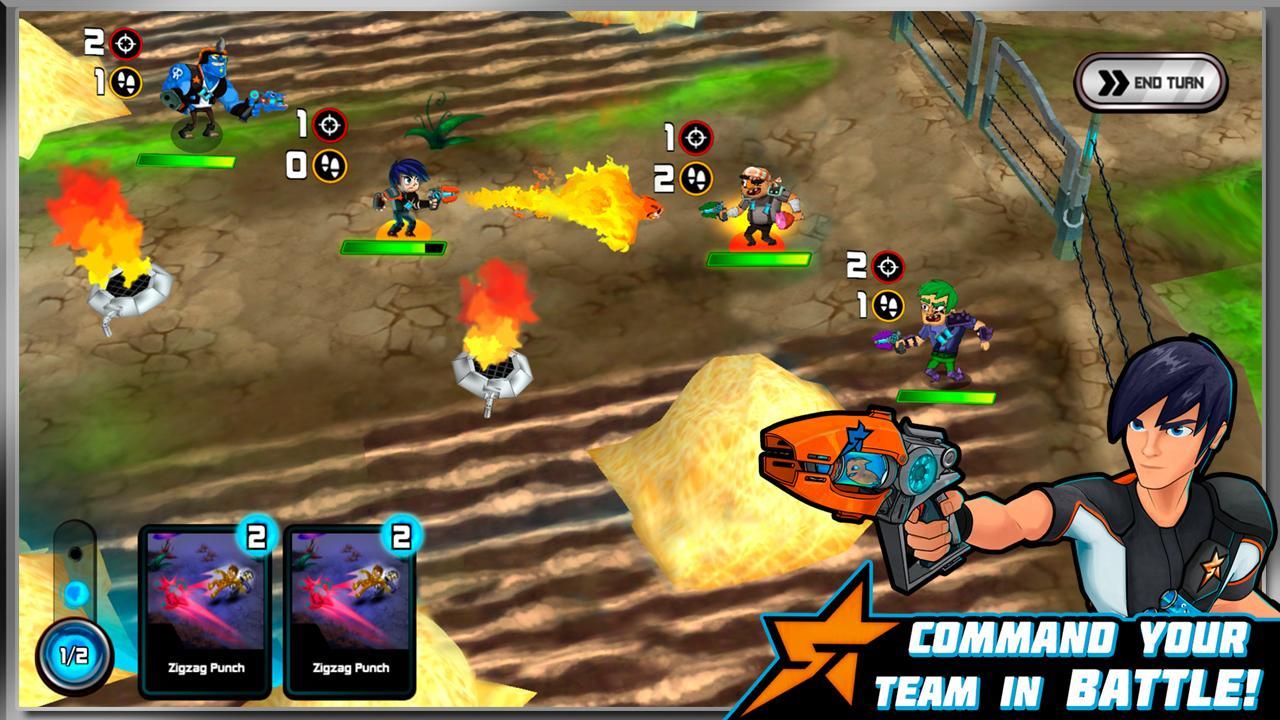Screen dimensions: 1280x720
Task: Select the first Zigzag Punch card
Action: click(x=205, y=610)
